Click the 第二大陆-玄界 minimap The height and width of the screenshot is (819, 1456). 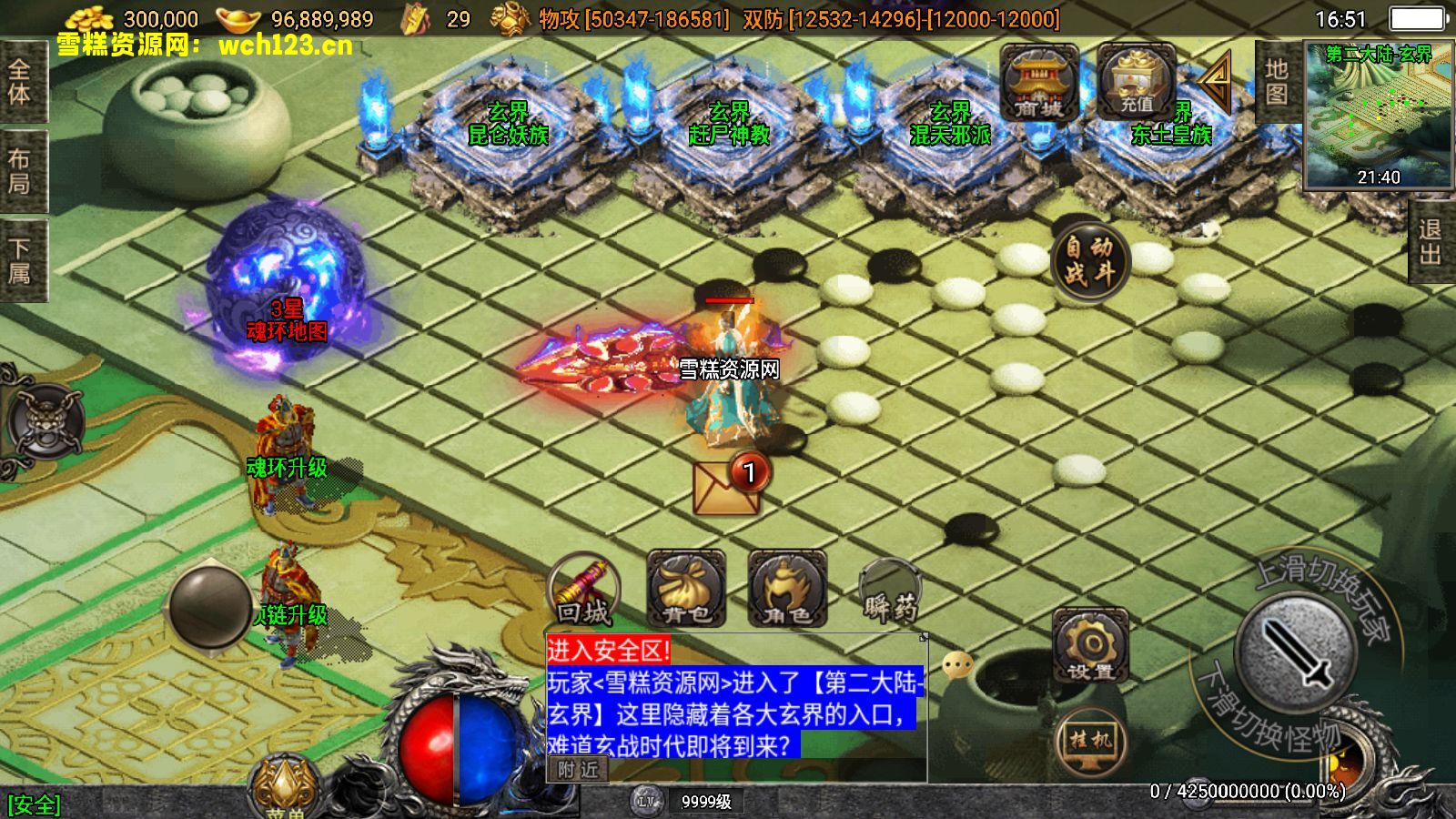click(1378, 115)
